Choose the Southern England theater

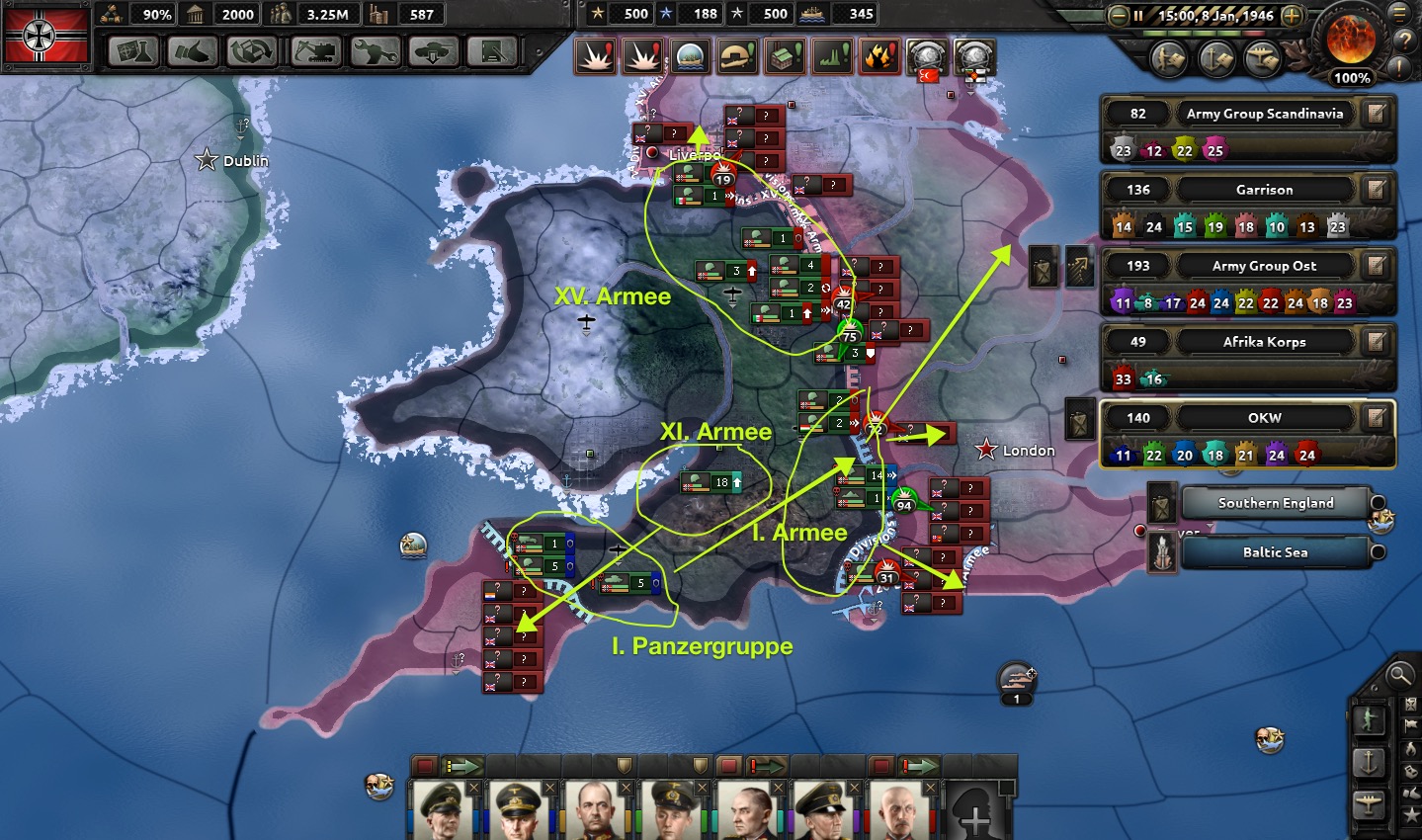pyautogui.click(x=1275, y=503)
